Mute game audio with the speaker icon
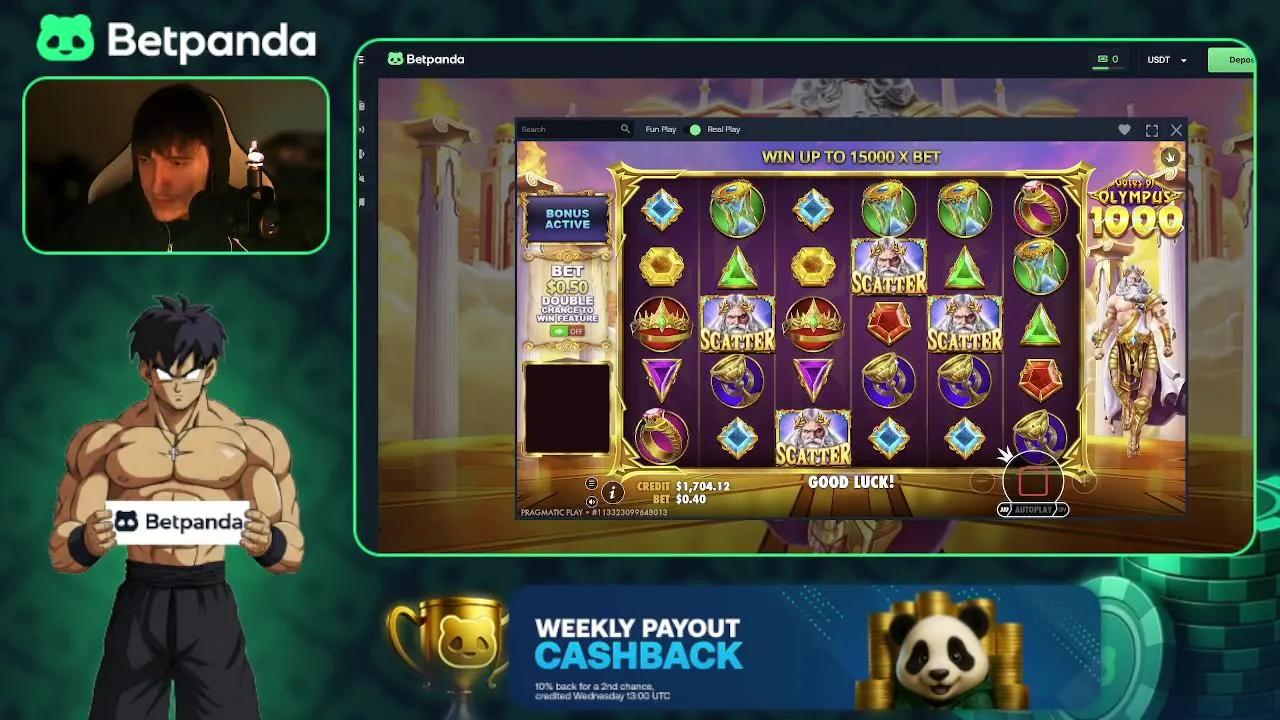 tap(590, 502)
